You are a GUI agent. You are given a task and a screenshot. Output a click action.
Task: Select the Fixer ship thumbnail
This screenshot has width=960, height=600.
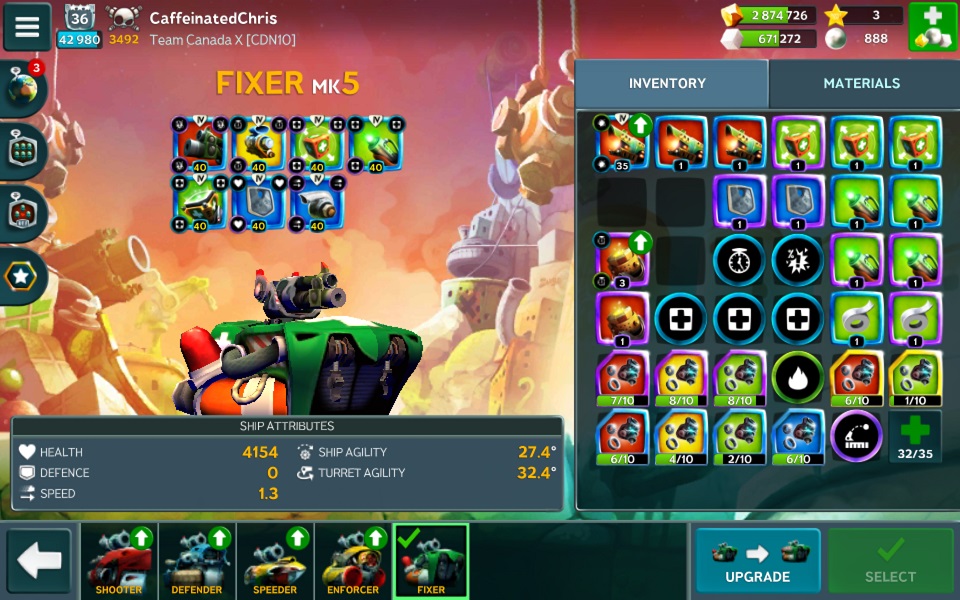click(431, 561)
